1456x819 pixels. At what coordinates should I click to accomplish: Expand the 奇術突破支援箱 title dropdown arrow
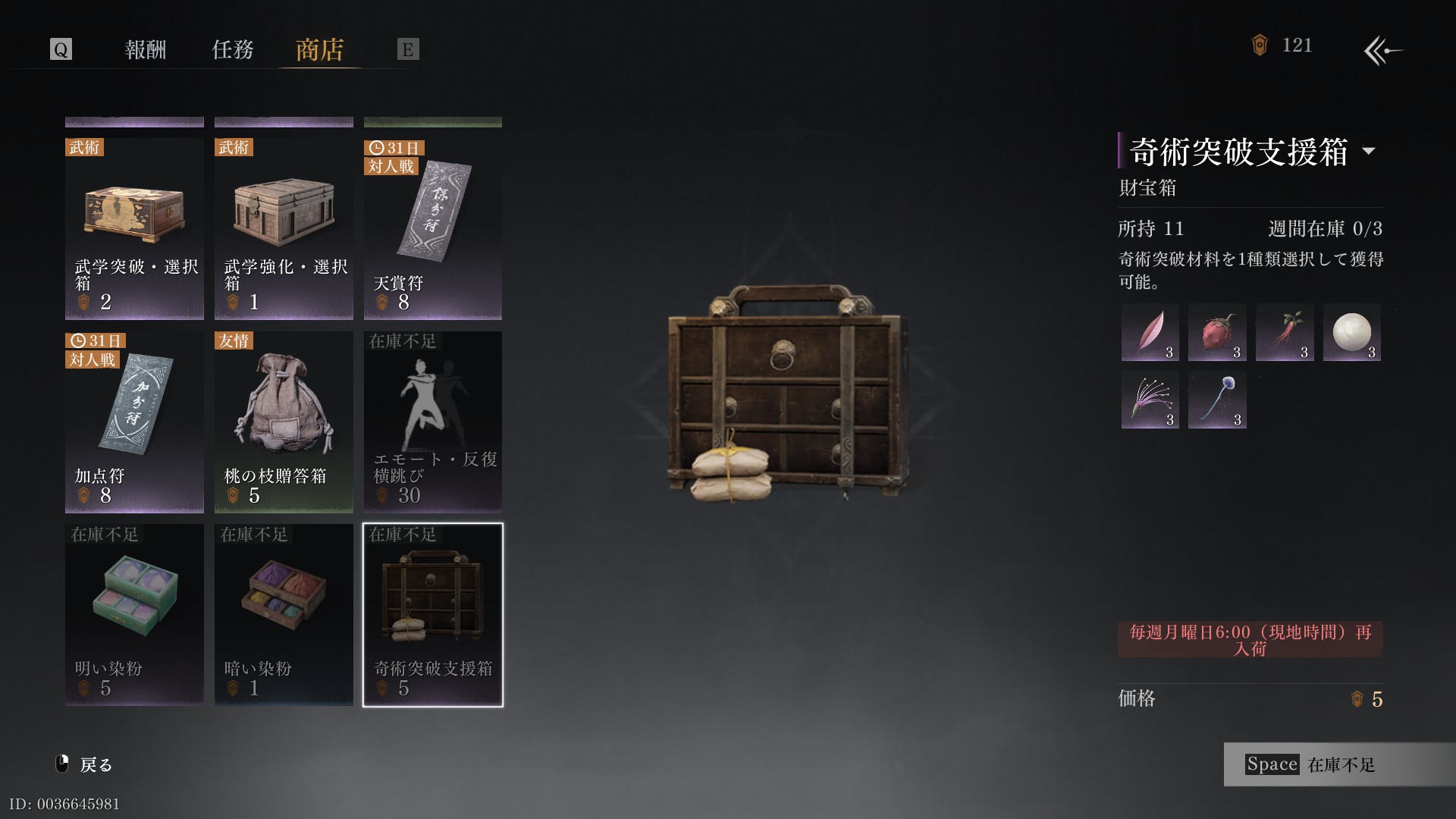[1369, 151]
